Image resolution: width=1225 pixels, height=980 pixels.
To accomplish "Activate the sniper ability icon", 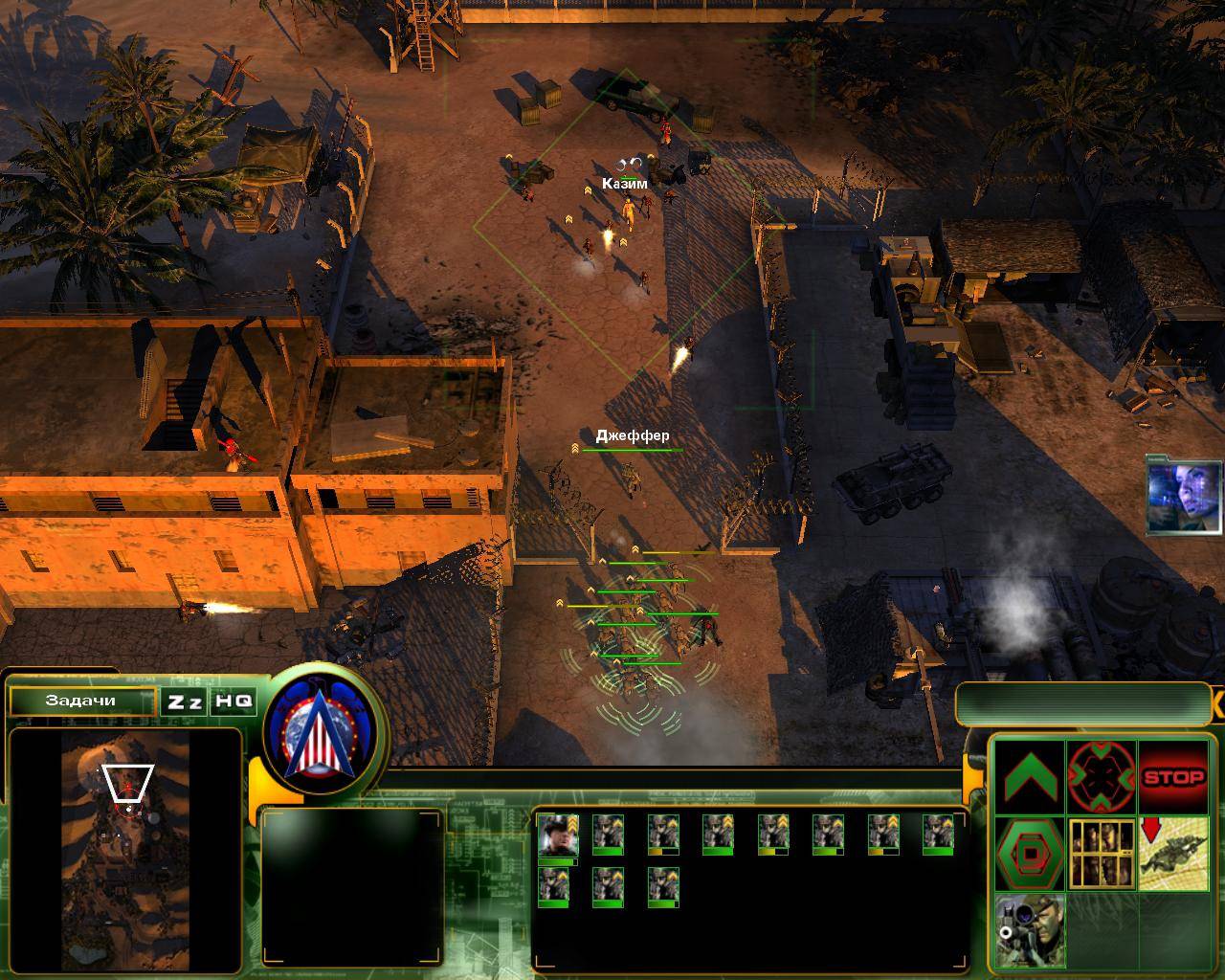I will [x=1029, y=930].
